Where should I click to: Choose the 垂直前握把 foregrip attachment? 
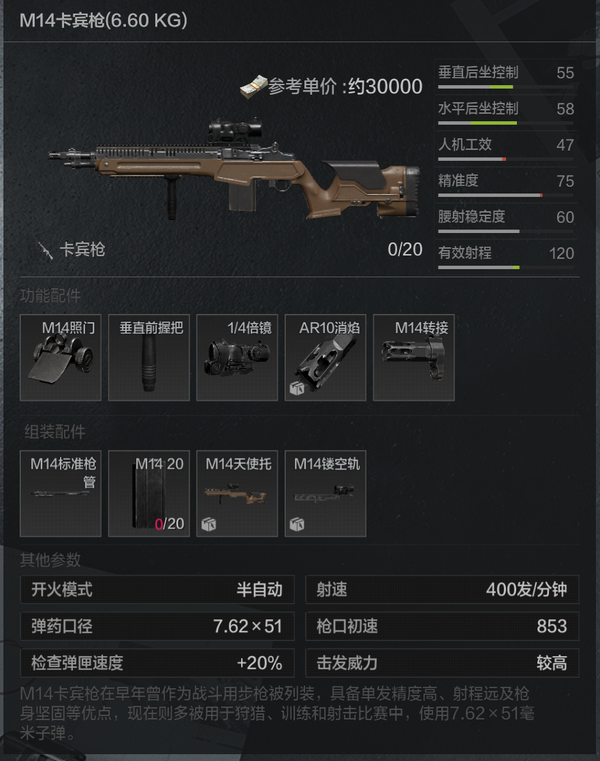tap(149, 358)
